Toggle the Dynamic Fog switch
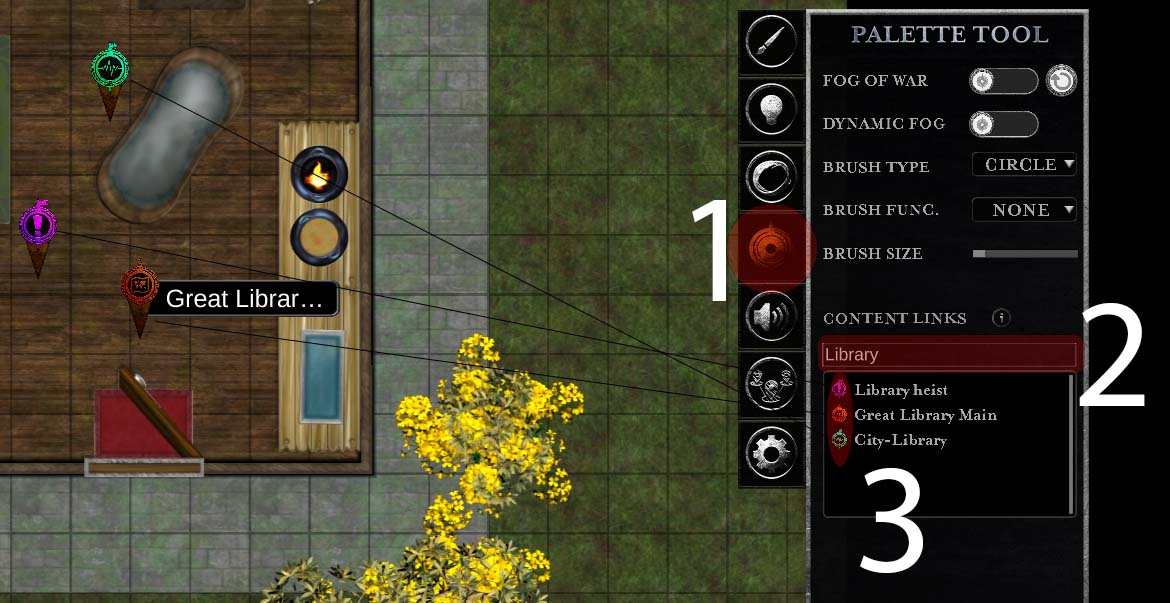 pos(1003,124)
